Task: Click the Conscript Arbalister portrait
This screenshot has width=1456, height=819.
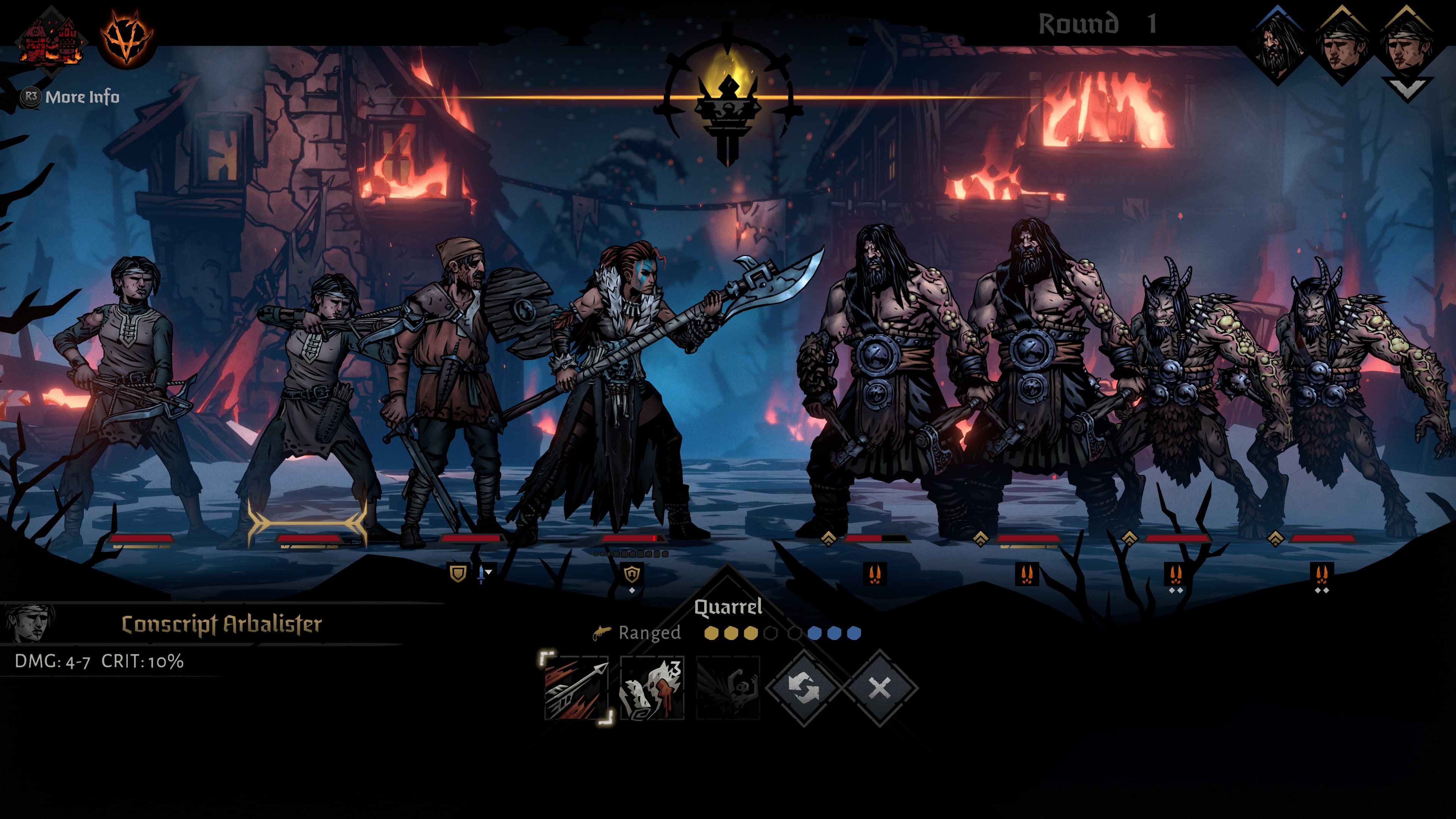Action: point(28,623)
